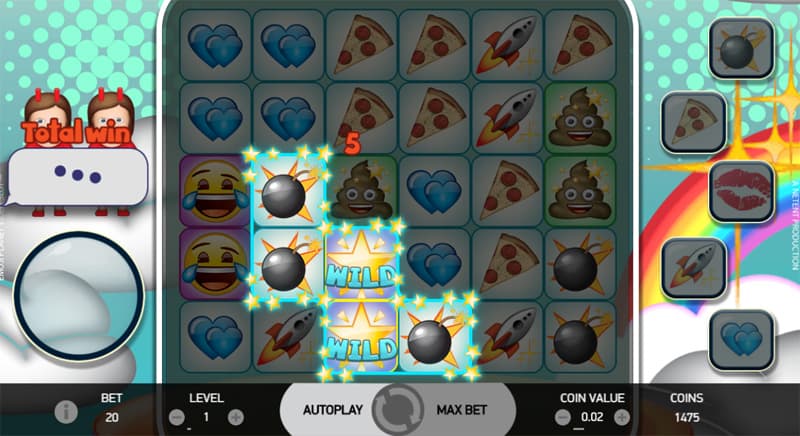Decrease the bet Level

pos(176,416)
